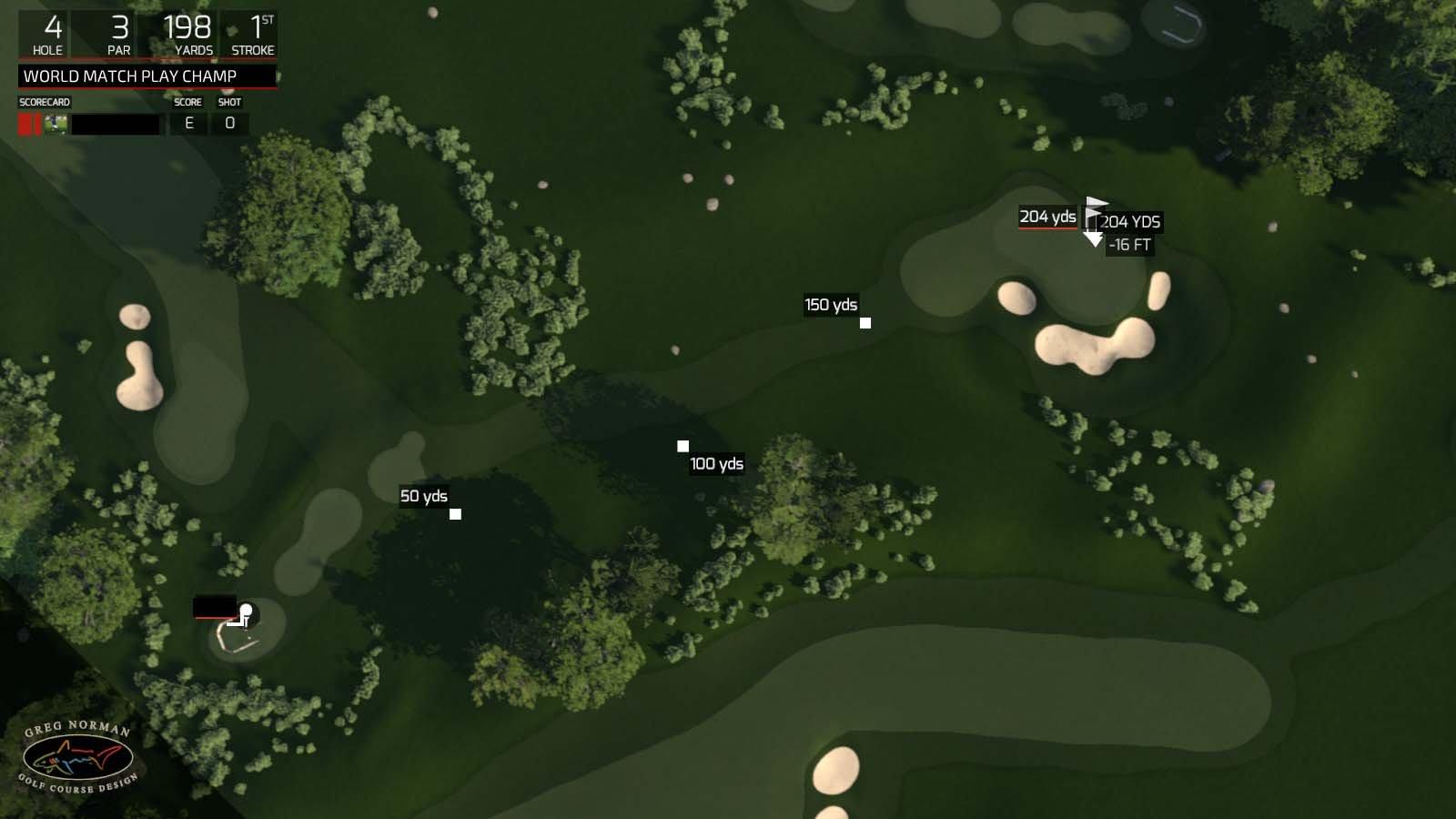The width and height of the screenshot is (1456, 819).
Task: Click the downward elevation arrow under the flag
Action: [x=1095, y=240]
